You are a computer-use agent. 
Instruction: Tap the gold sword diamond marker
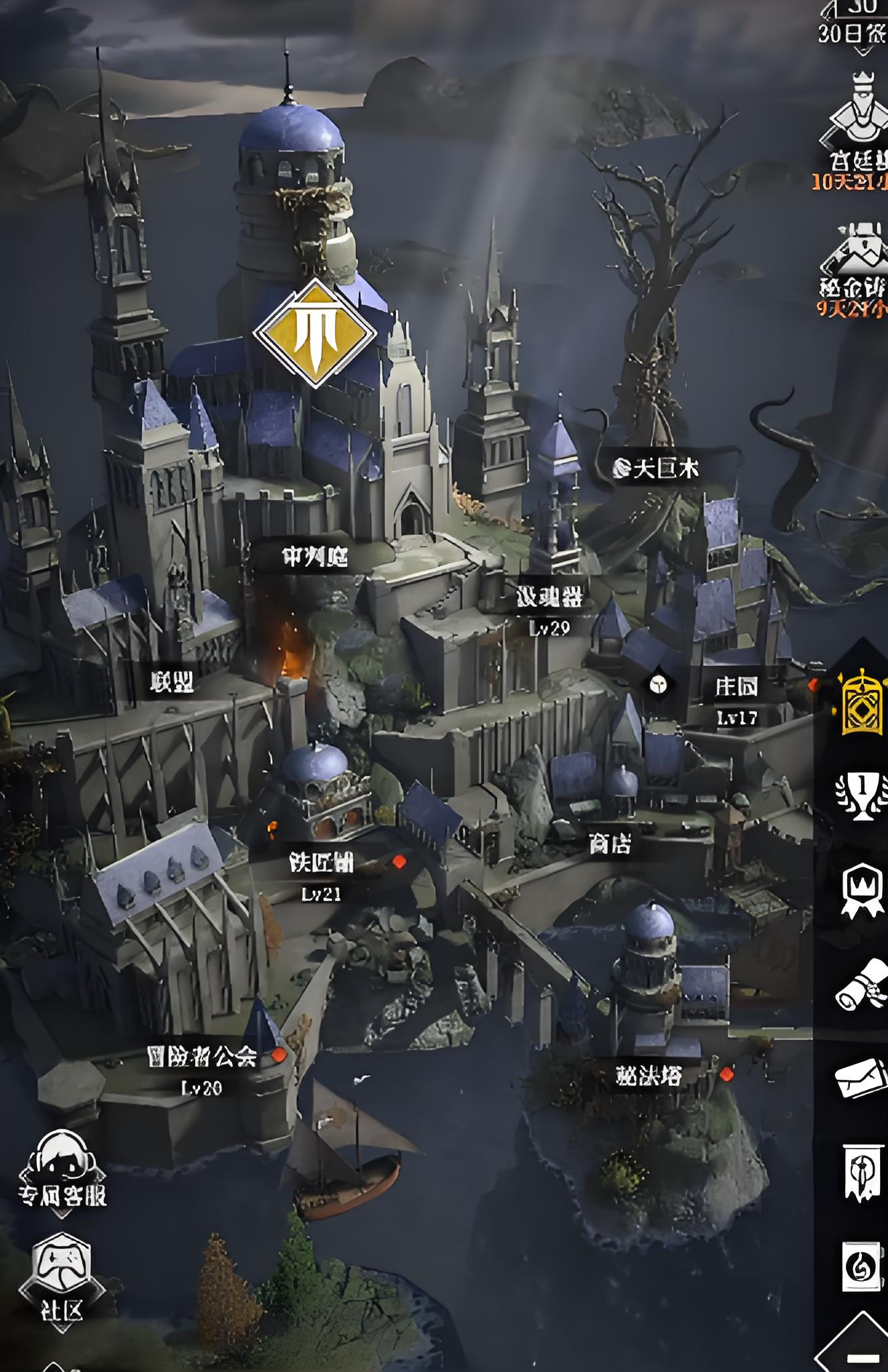click(314, 334)
